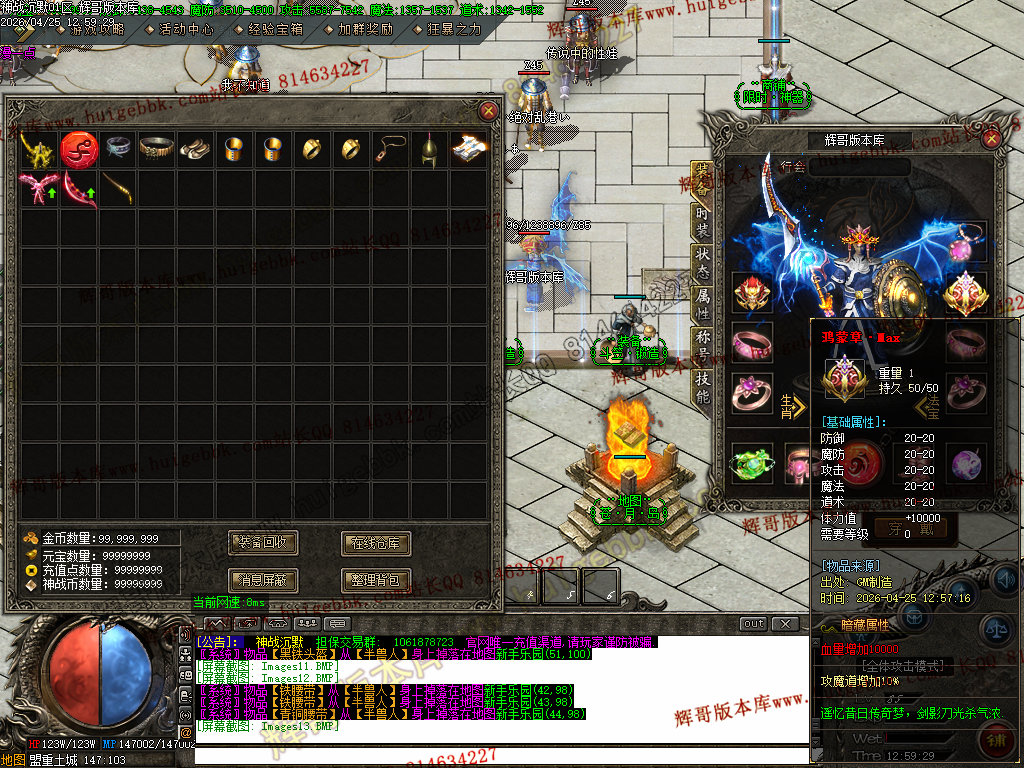Viewport: 1024px width, 768px height.
Task: Close the inventory bag window
Action: click(x=488, y=111)
